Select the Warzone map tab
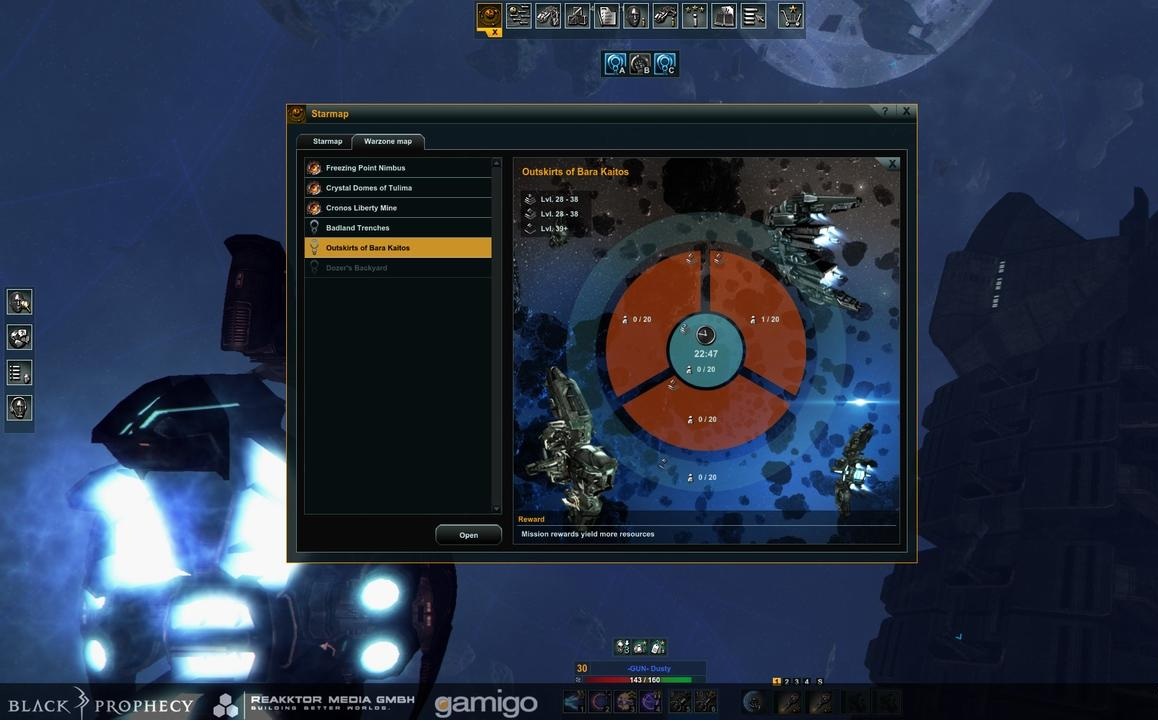Screen dimensions: 1158x721 click(x=388, y=141)
